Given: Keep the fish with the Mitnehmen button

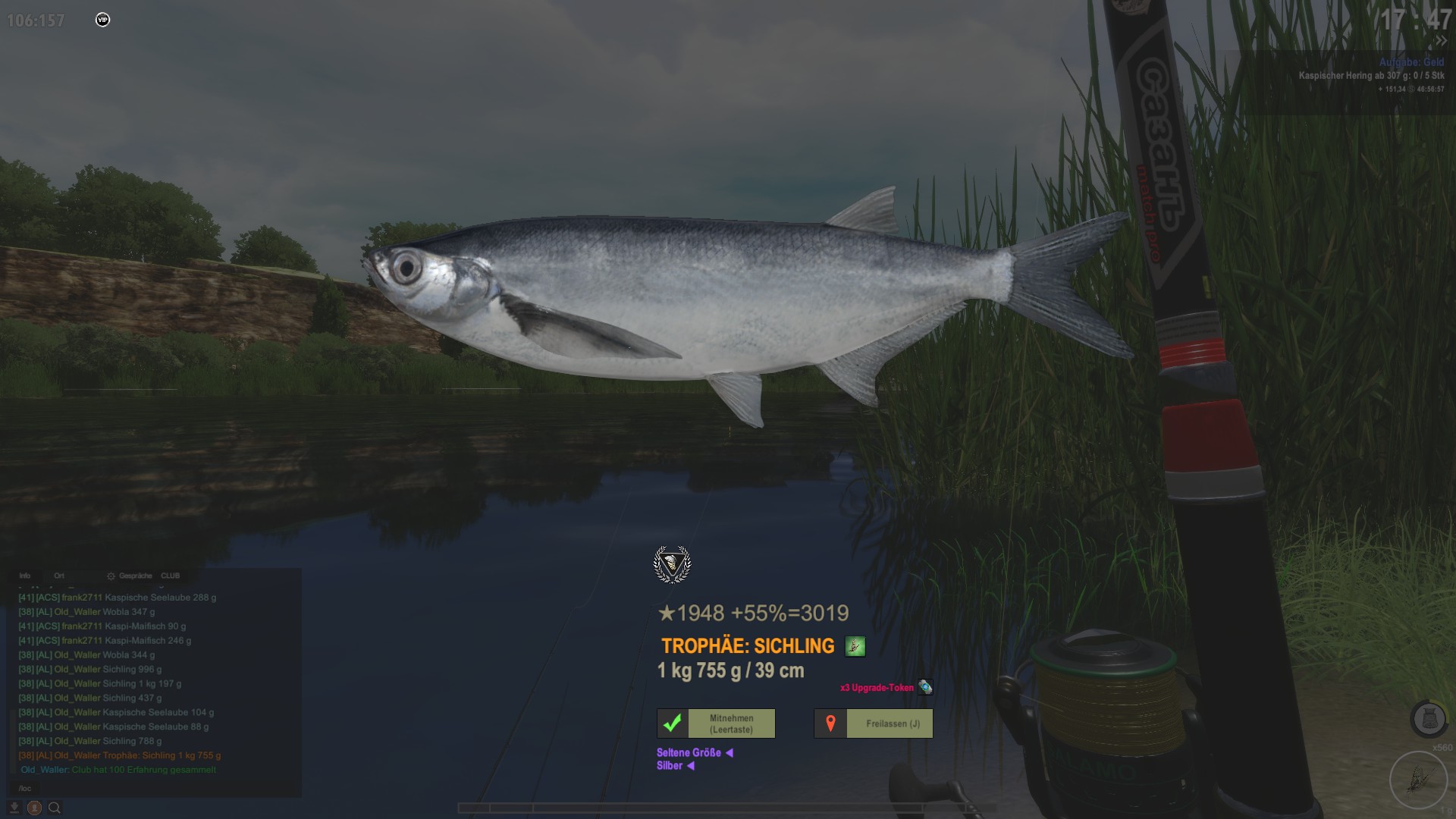Looking at the screenshot, I should tap(716, 723).
